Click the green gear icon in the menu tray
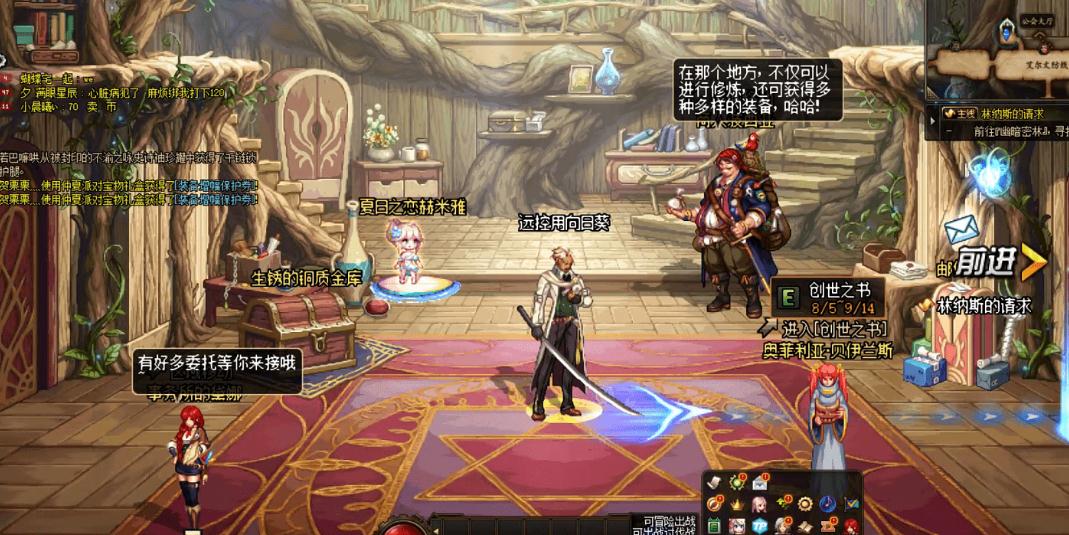 coord(736,483)
